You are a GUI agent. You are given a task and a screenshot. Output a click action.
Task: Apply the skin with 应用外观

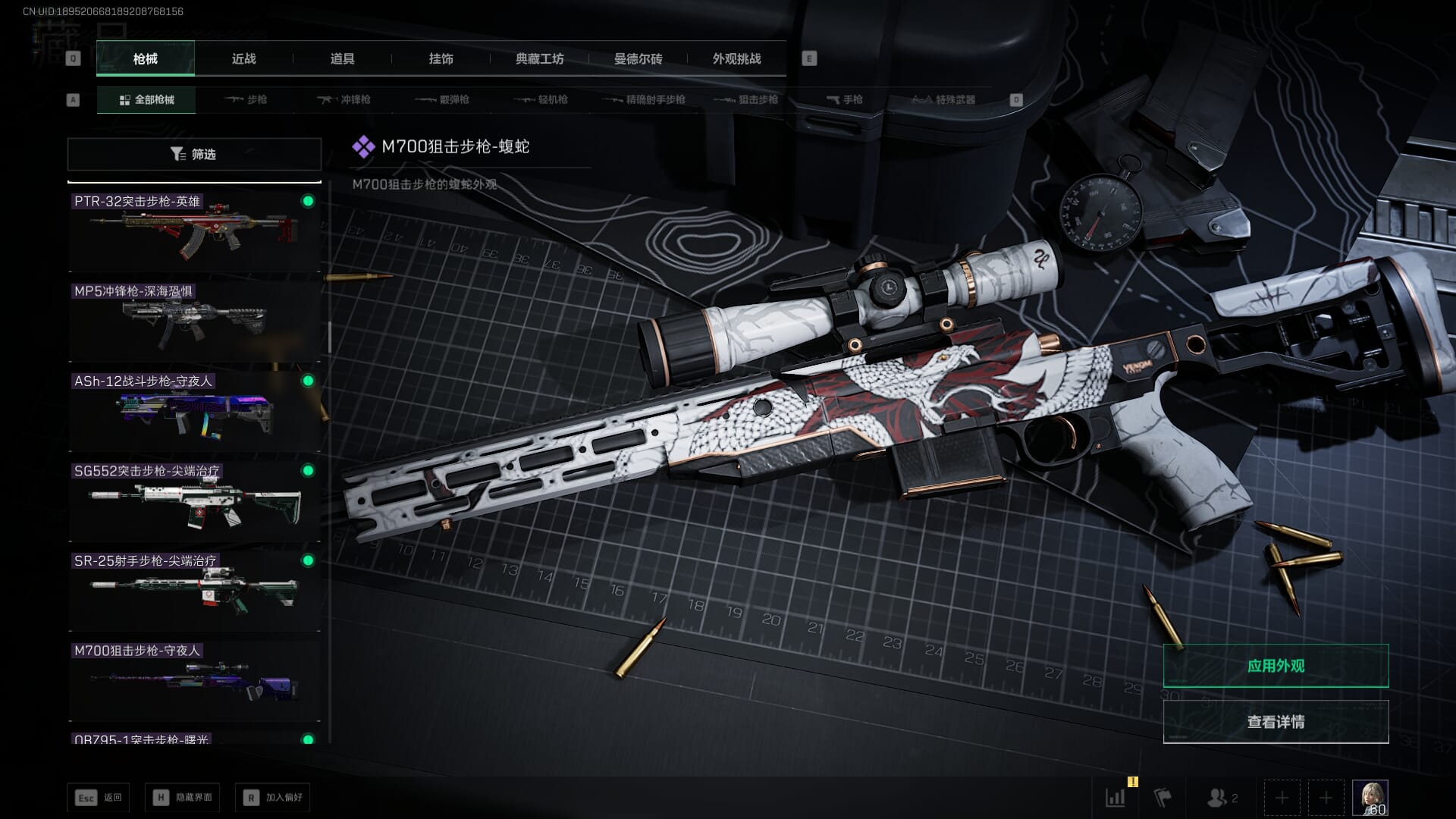pos(1276,666)
